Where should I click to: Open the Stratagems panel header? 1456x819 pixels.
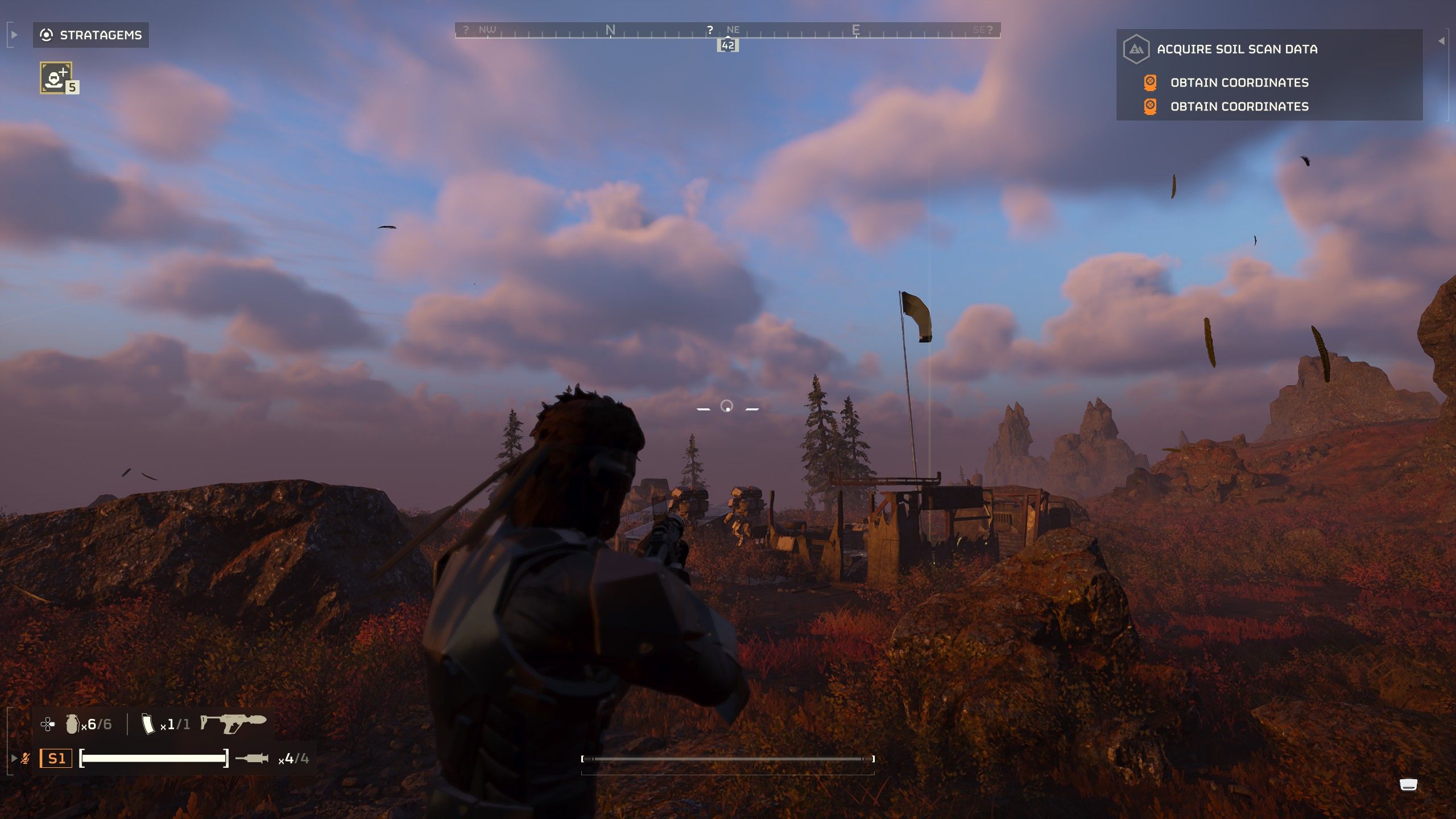pos(91,35)
